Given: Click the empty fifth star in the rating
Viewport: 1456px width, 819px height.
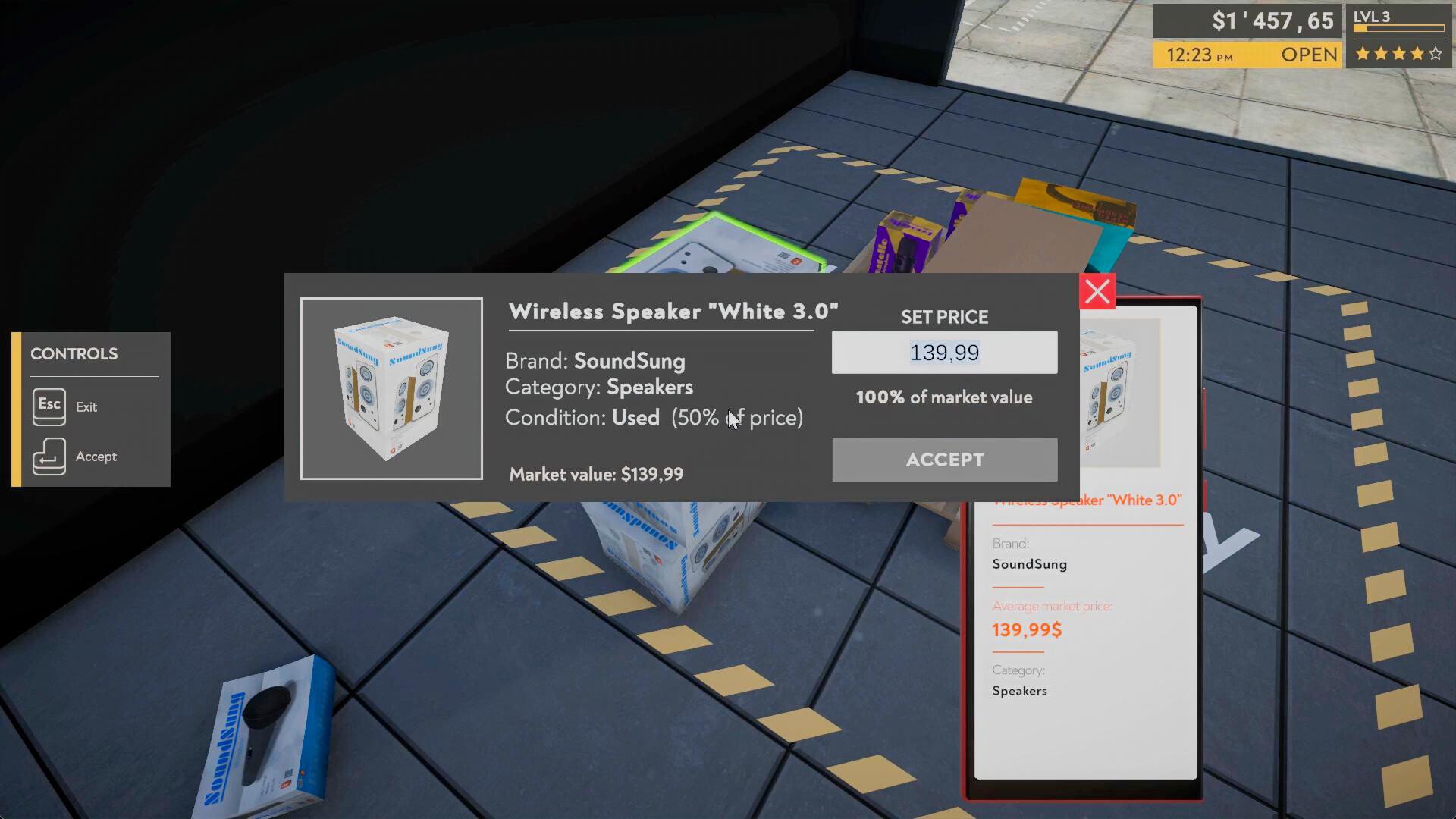Looking at the screenshot, I should (1436, 54).
